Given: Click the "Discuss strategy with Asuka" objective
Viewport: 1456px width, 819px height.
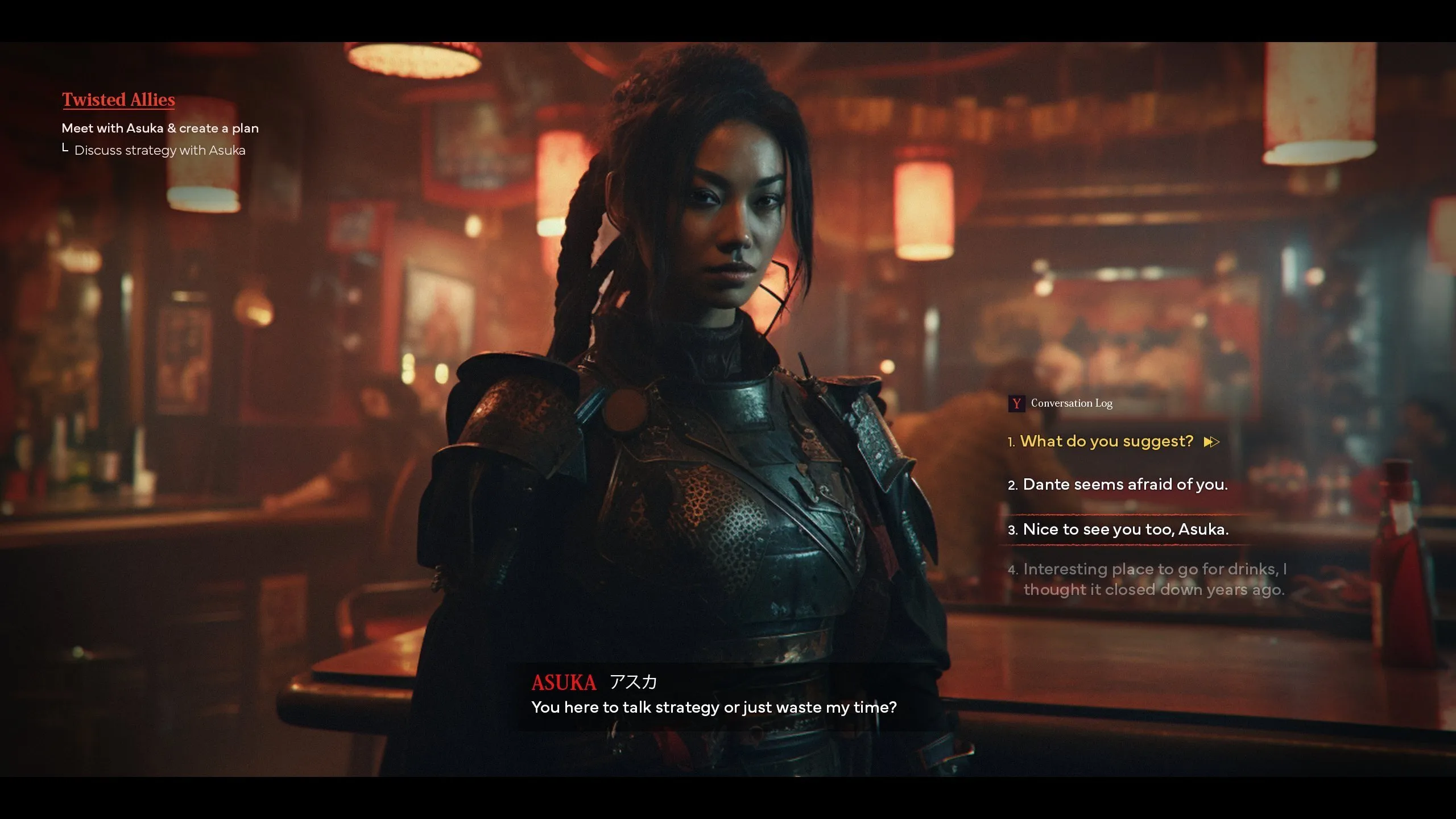Looking at the screenshot, I should [160, 151].
